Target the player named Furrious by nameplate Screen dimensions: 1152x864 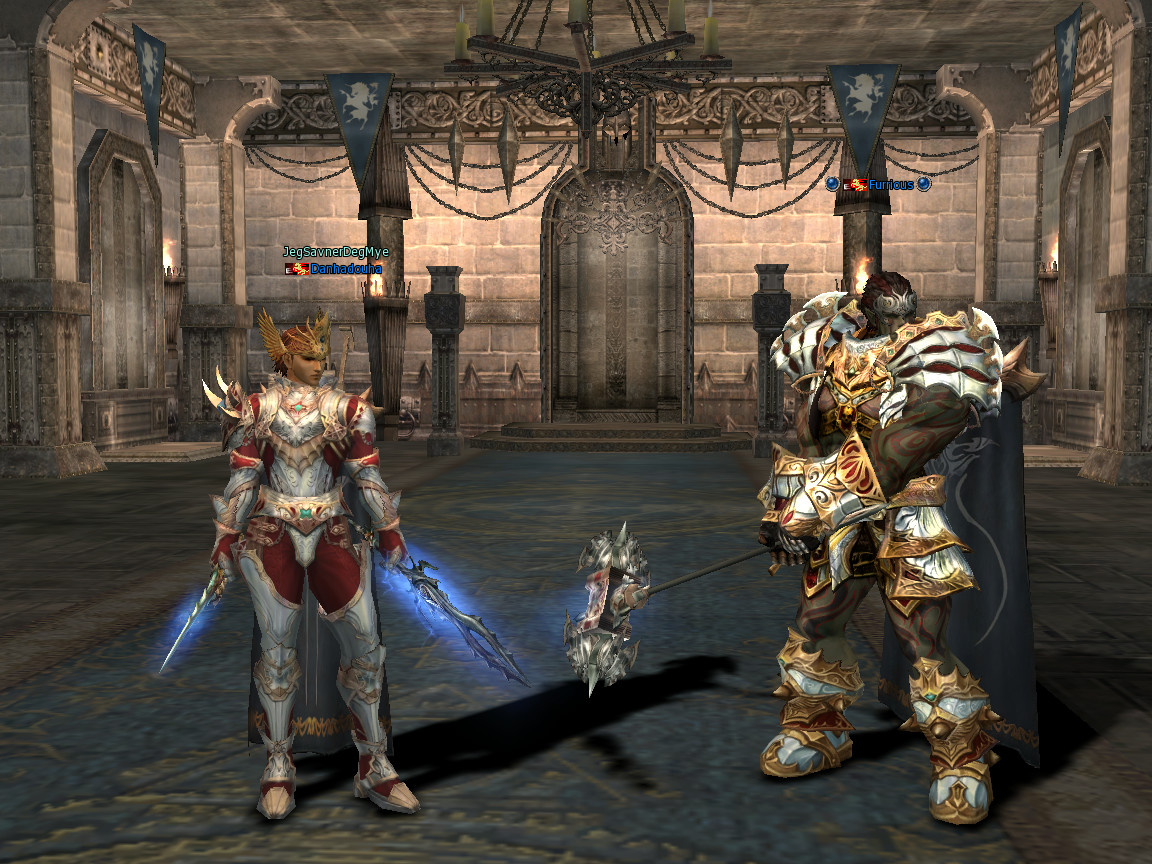point(890,185)
